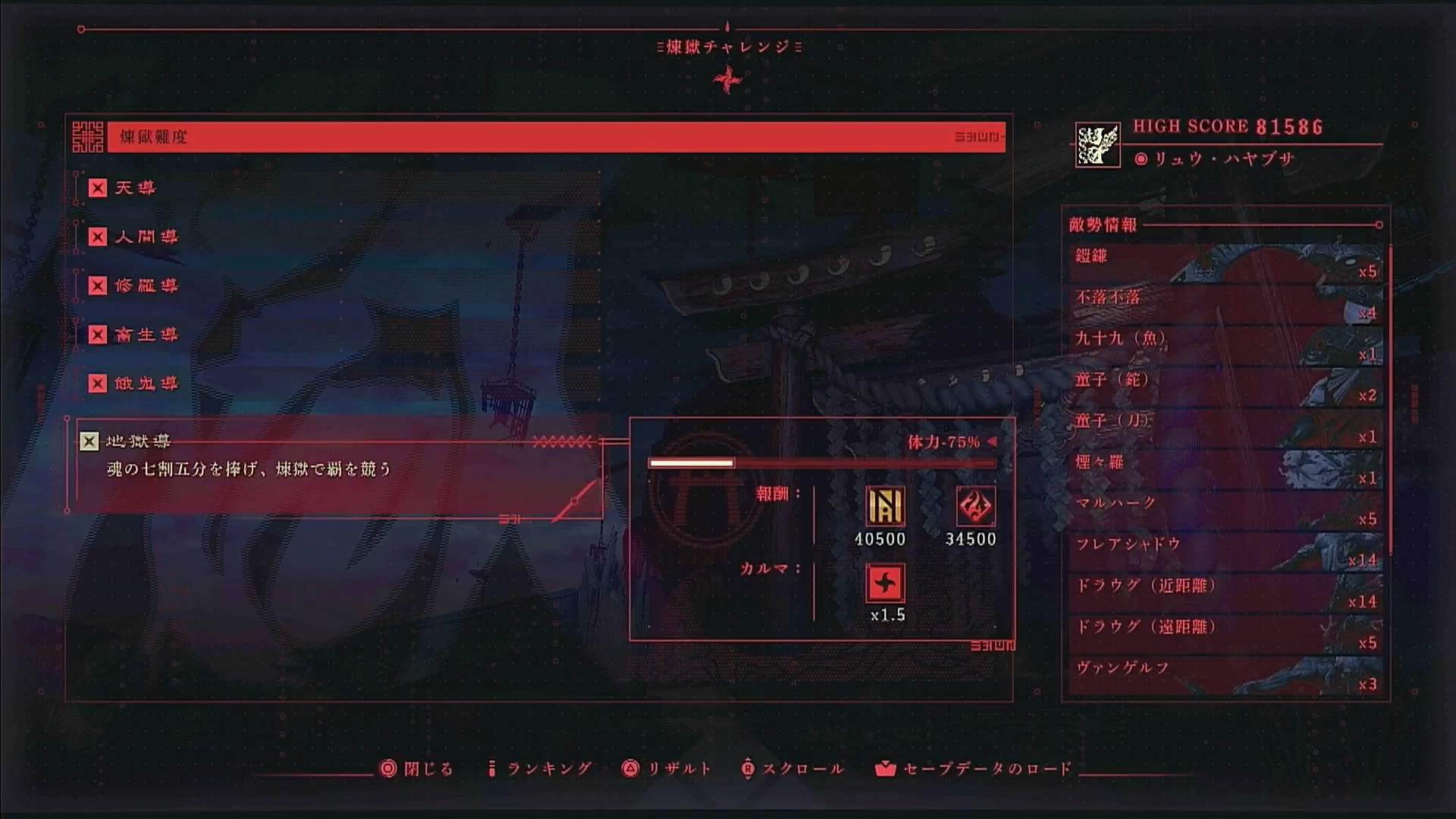Choose the 人間導 difficulty option
This screenshot has width=1456, height=819.
click(x=146, y=237)
